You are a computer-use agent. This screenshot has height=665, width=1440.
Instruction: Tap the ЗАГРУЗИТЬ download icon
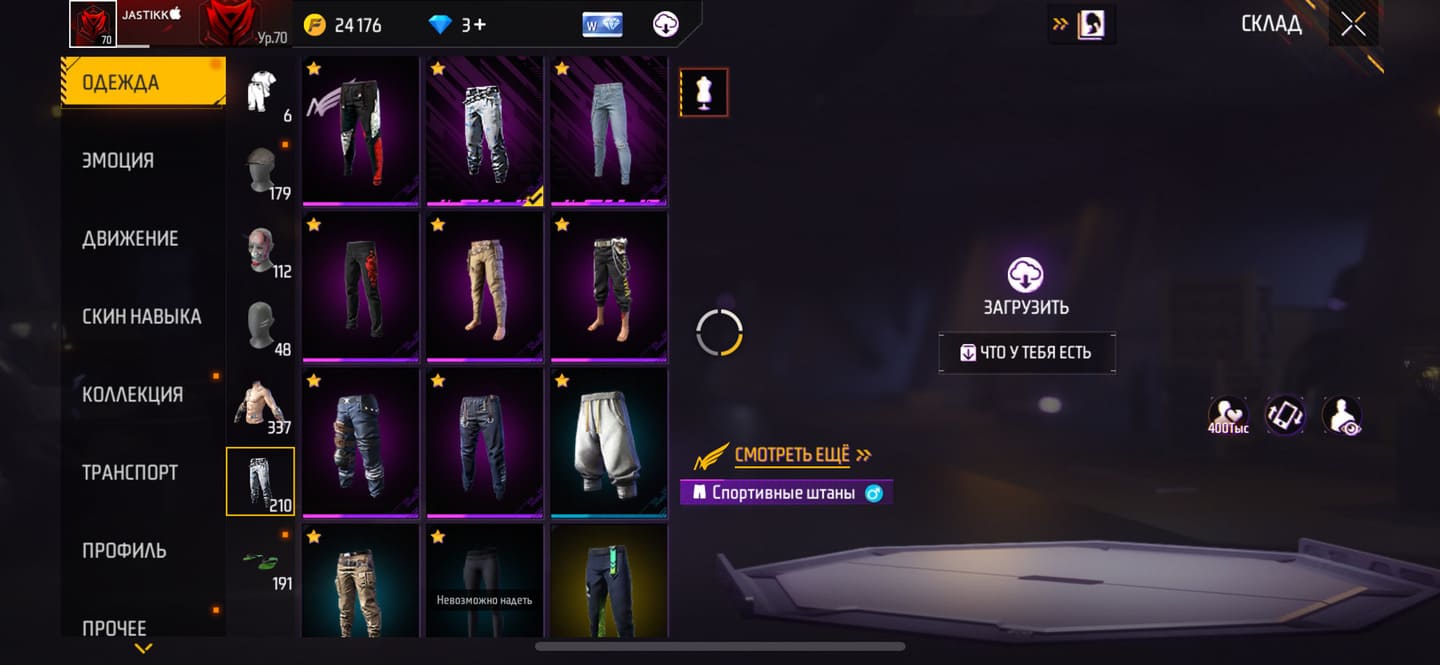(1026, 275)
